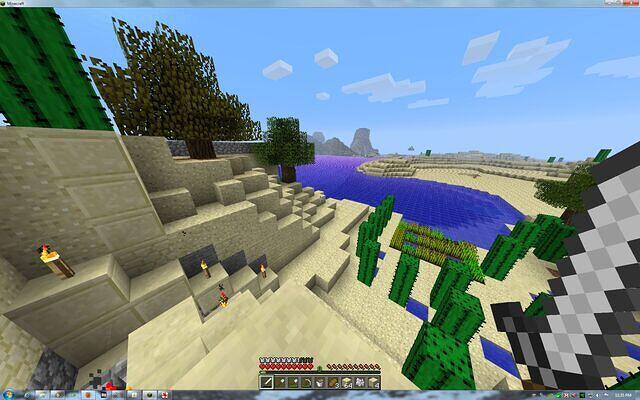Close the Minecraft window
The width and height of the screenshot is (640, 400).
point(632,3)
